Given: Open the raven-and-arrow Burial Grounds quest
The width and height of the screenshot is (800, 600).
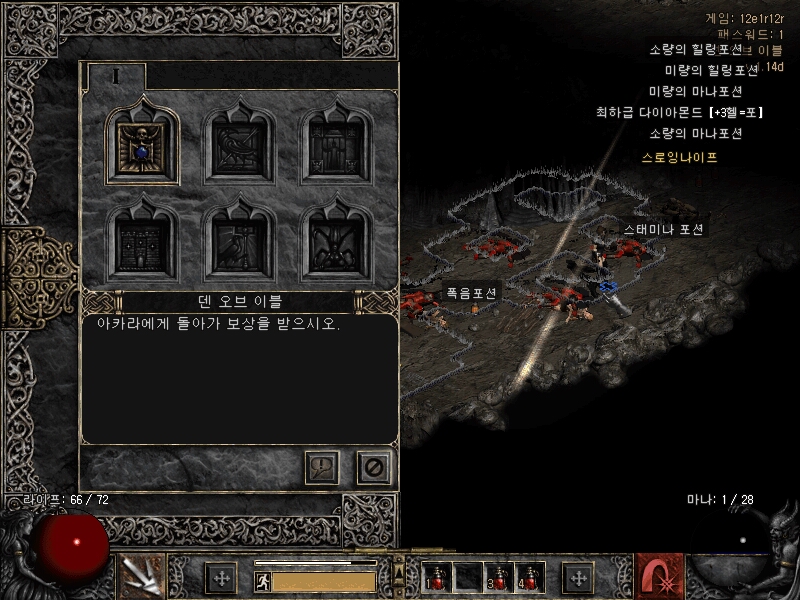Looking at the screenshot, I should (x=241, y=146).
